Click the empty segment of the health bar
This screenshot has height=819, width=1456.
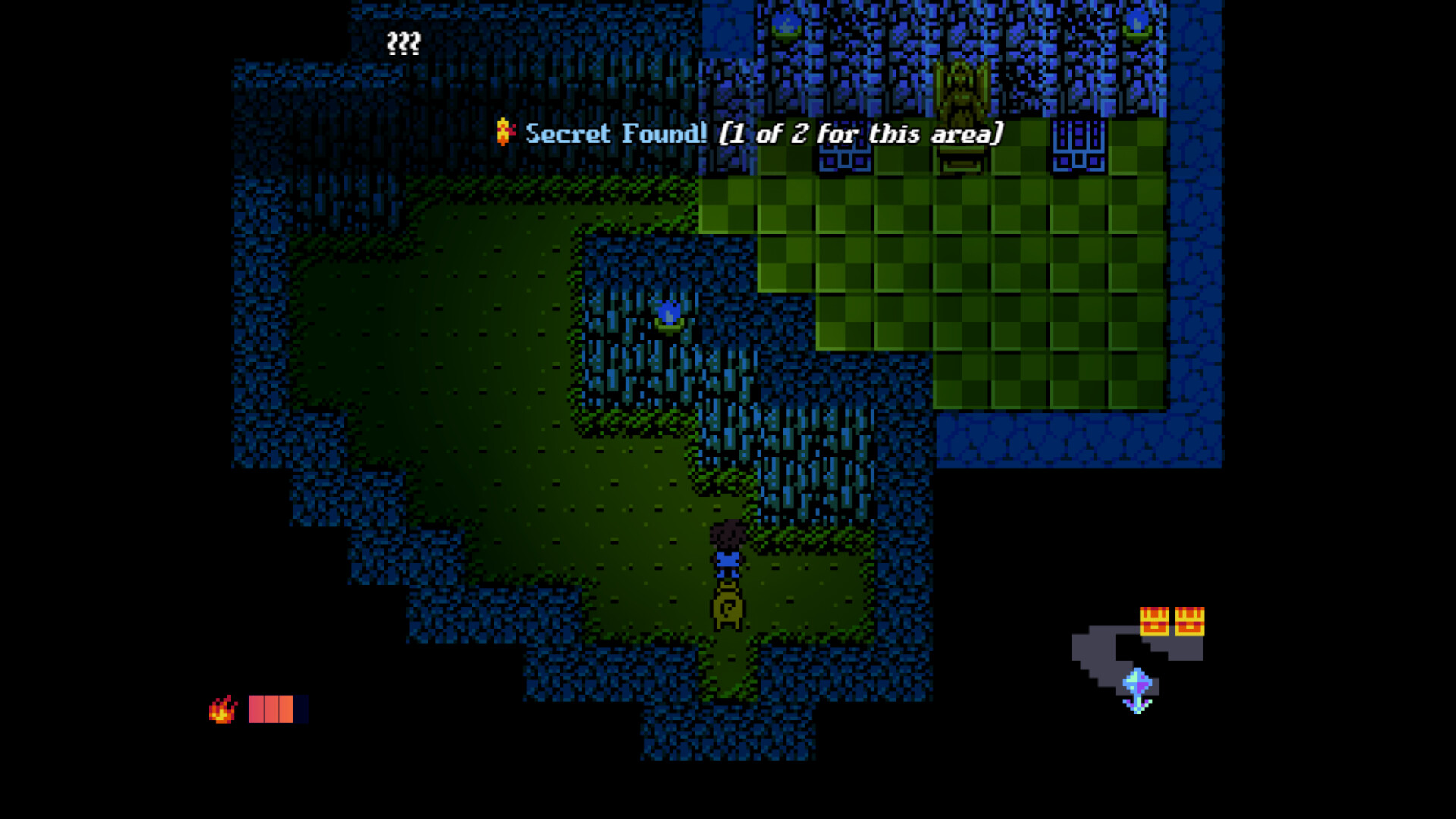[300, 709]
